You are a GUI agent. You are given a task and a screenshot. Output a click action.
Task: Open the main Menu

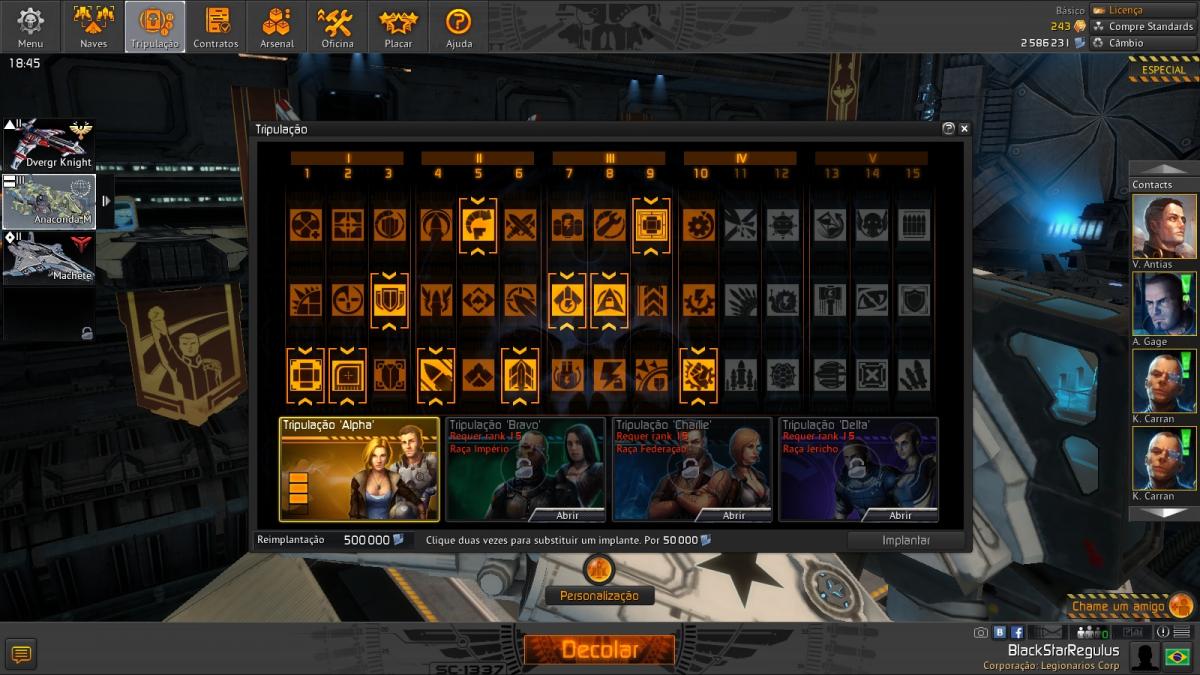(30, 26)
